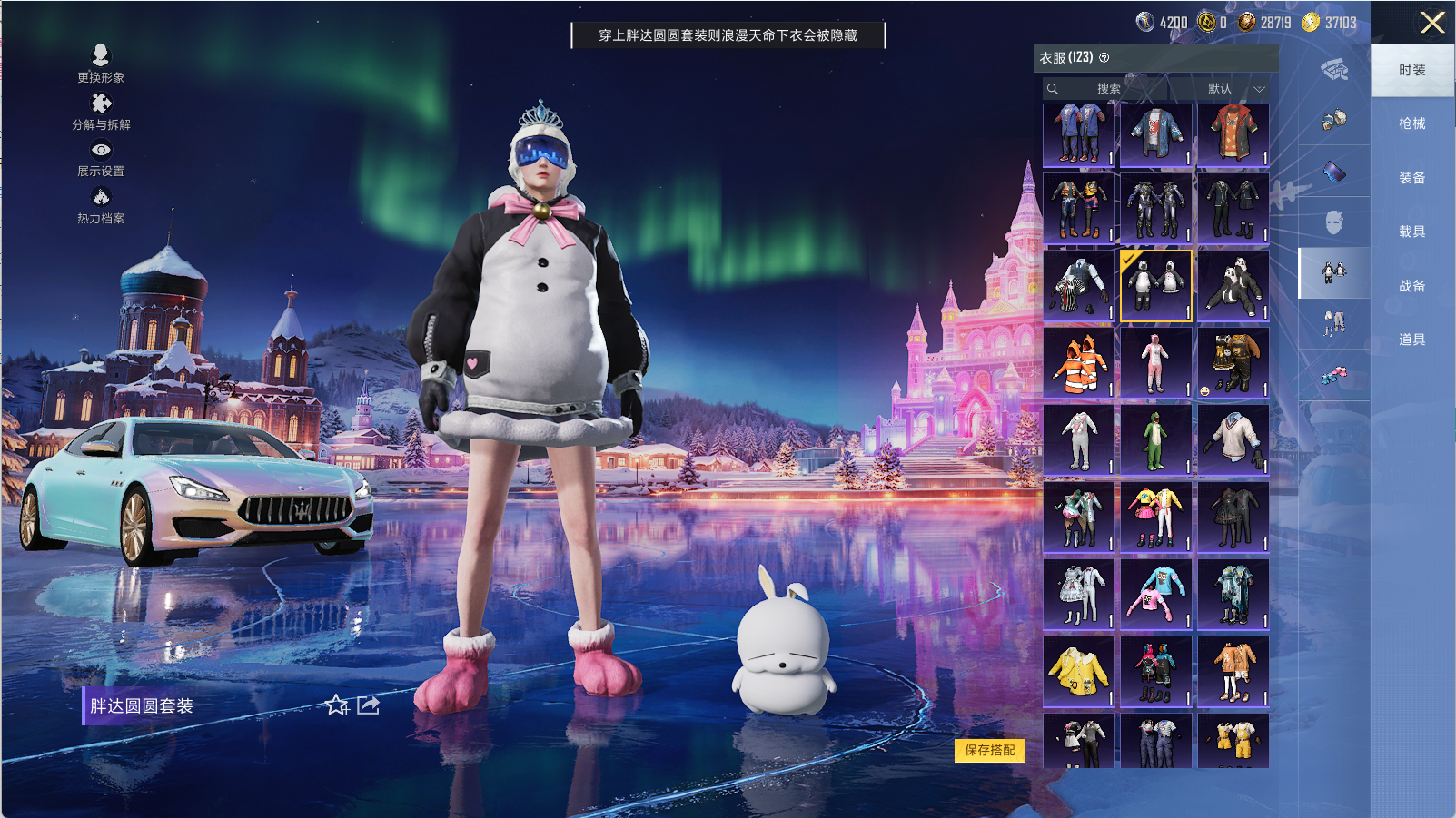The height and width of the screenshot is (818, 1456).
Task: Click 更换形象 to change appearance
Action: [x=101, y=64]
